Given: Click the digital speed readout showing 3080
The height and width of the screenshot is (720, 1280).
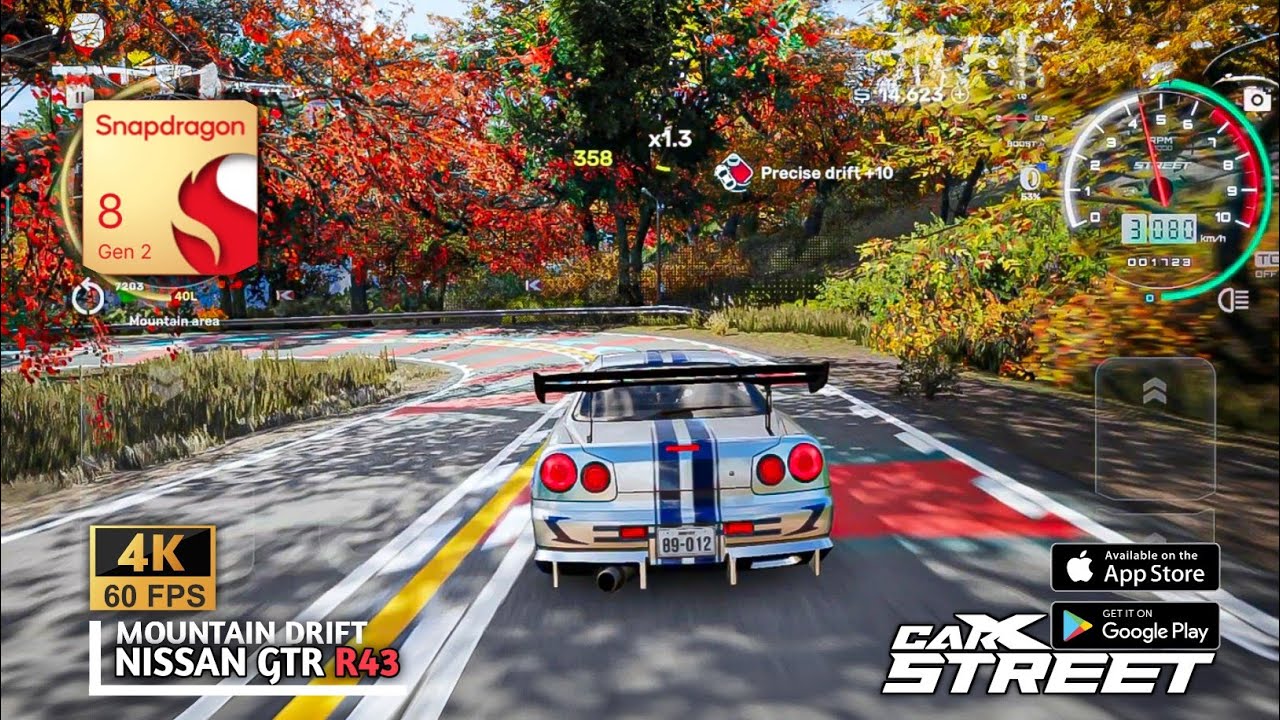Looking at the screenshot, I should [1160, 228].
